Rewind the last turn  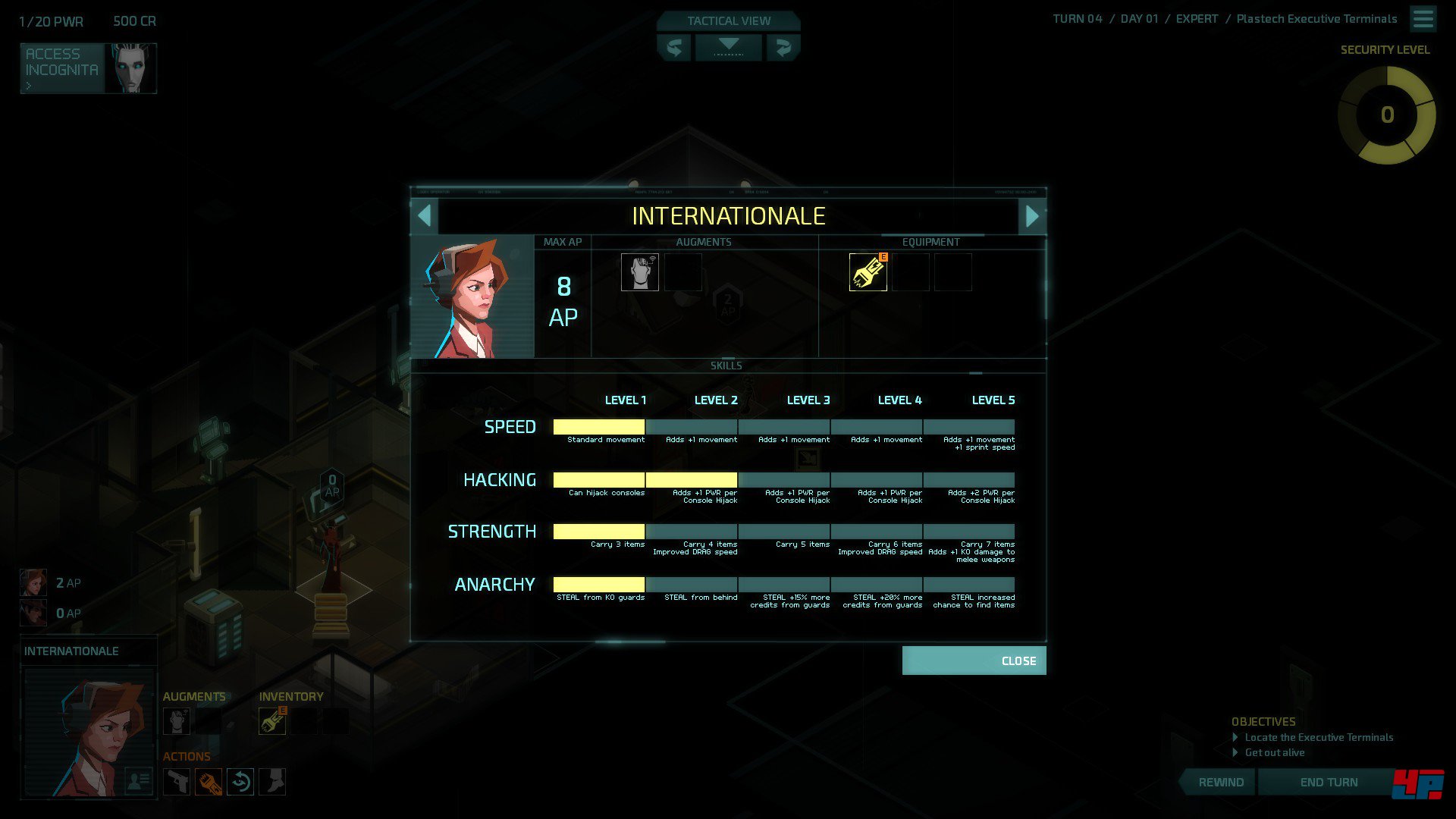coord(1220,782)
